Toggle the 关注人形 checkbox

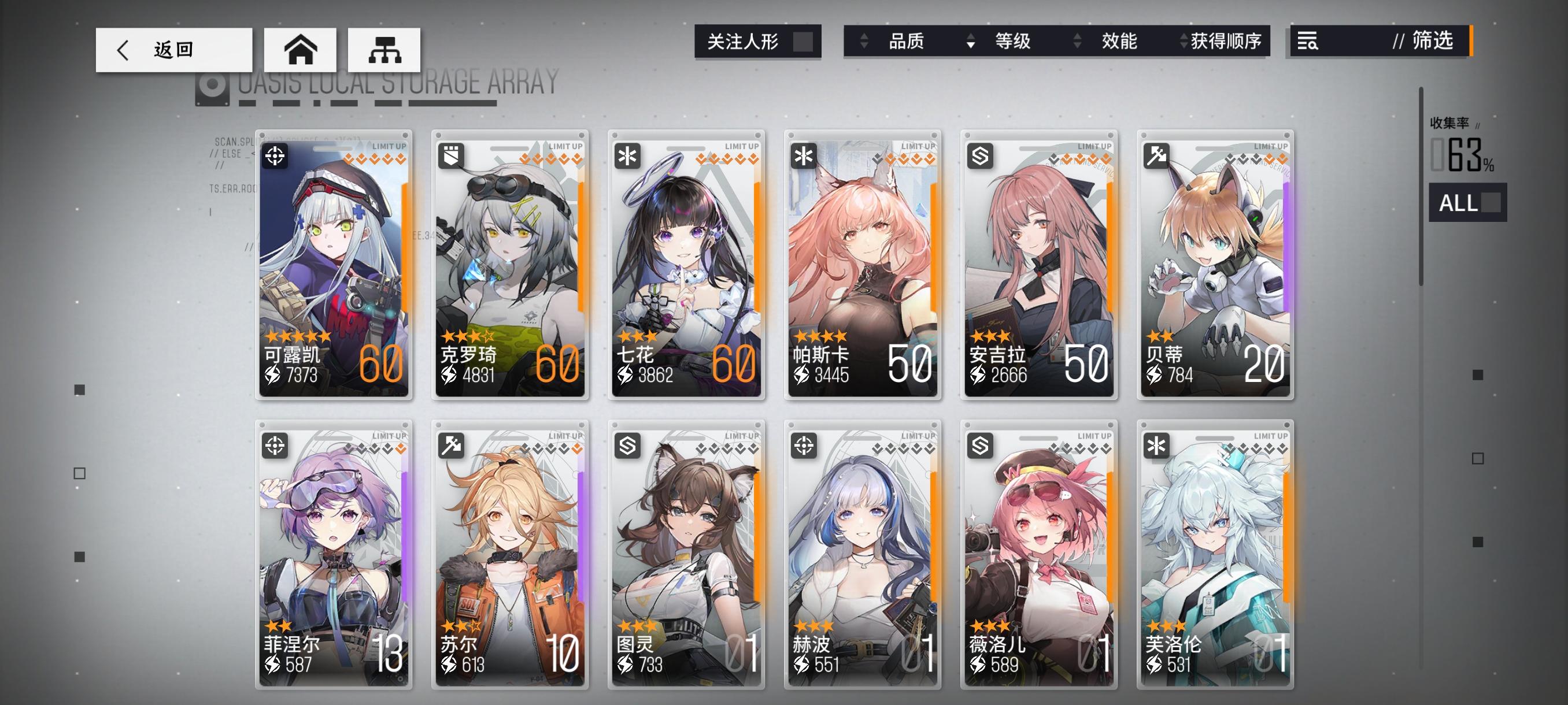(805, 42)
